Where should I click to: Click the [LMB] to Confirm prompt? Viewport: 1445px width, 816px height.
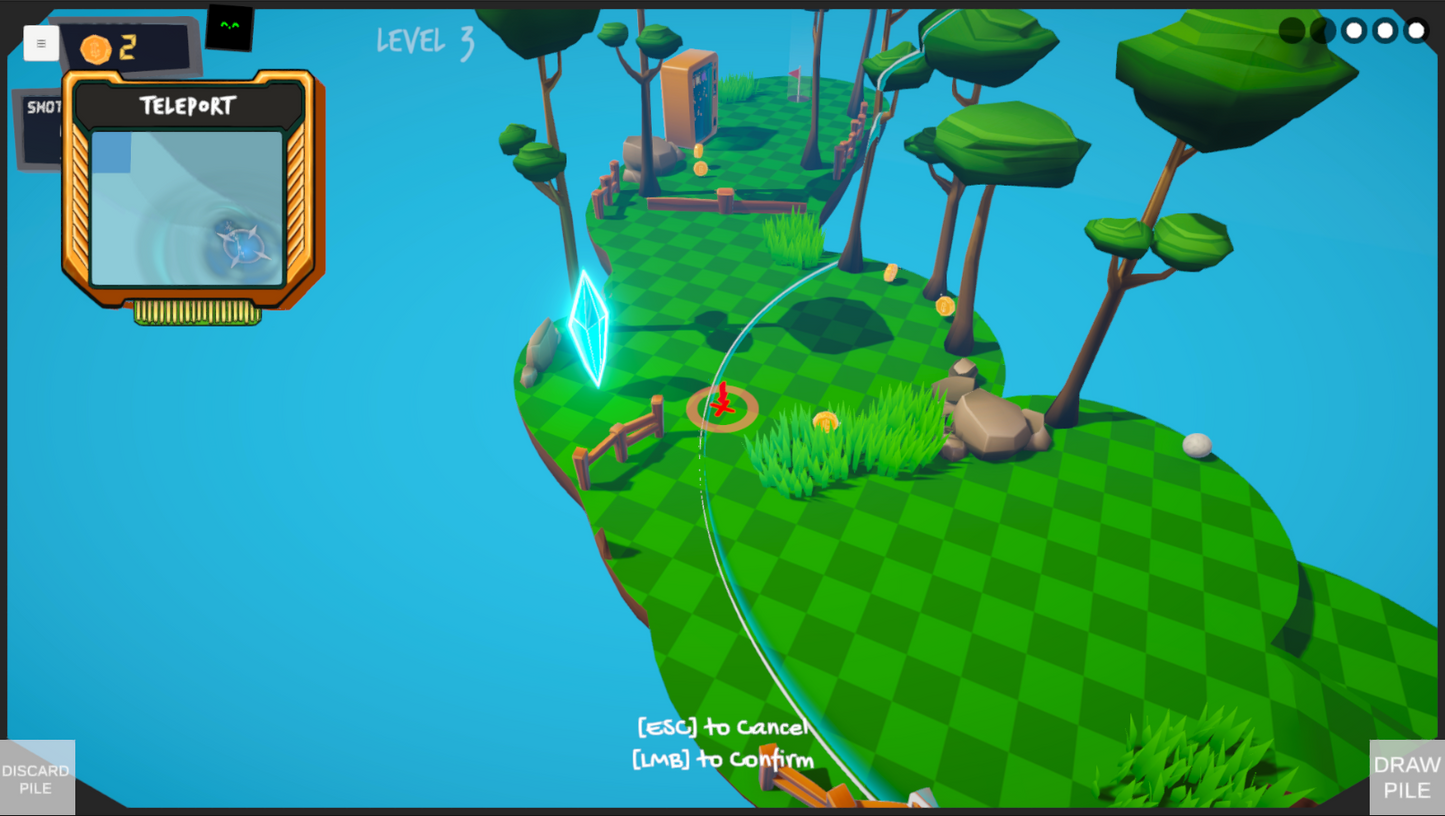pos(722,760)
